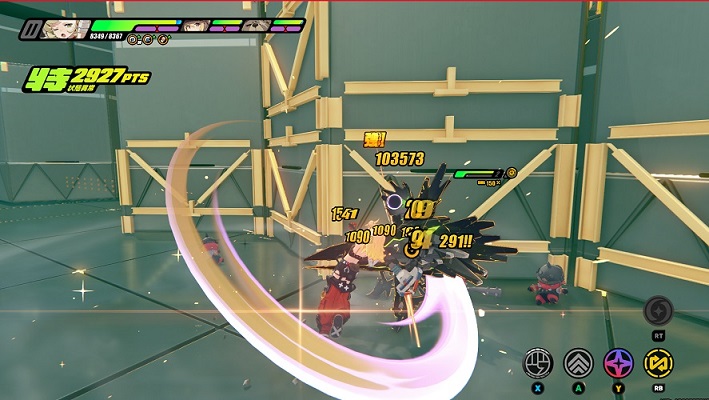709x400 pixels.
Task: Tap the yellow character swap icon
Action: (658, 362)
